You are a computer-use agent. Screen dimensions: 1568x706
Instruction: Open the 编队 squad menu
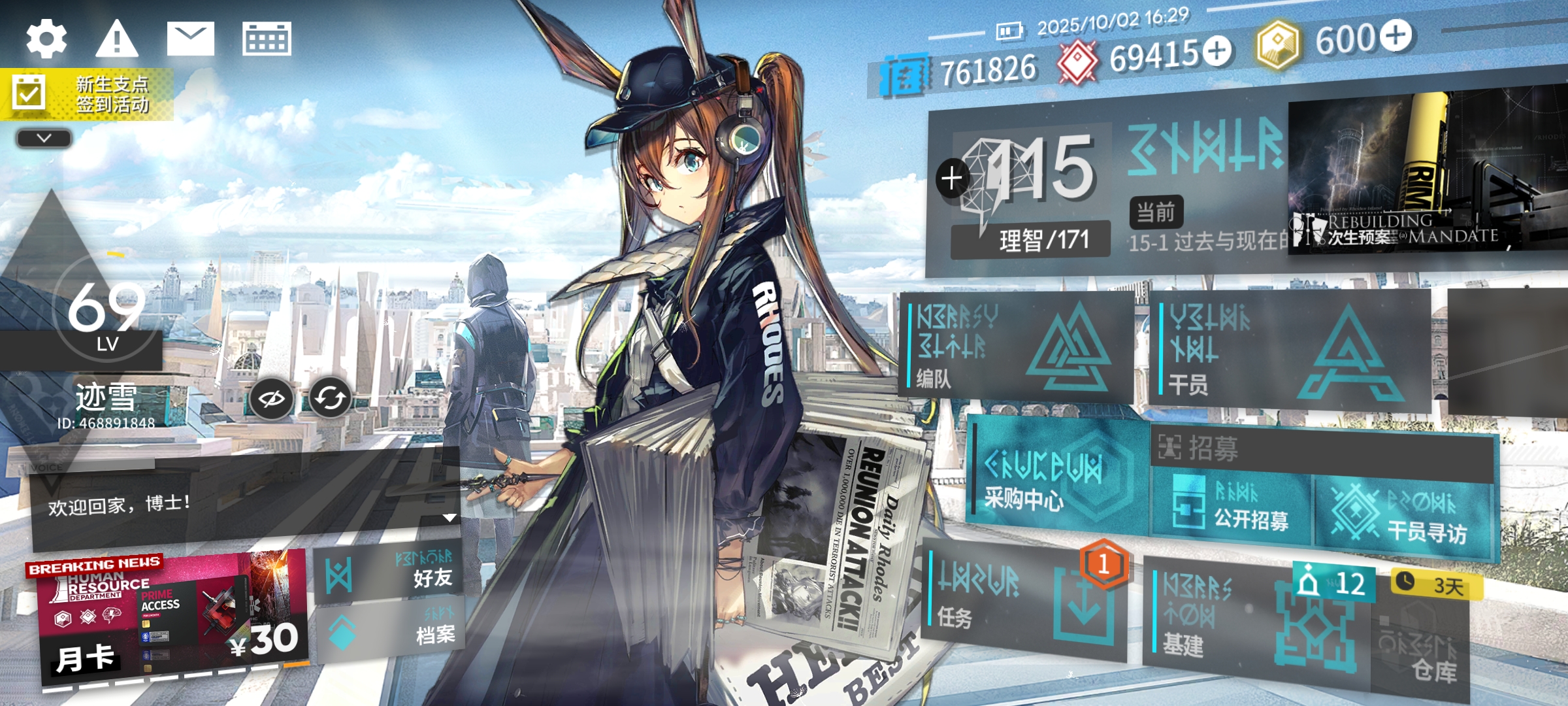[1015, 346]
